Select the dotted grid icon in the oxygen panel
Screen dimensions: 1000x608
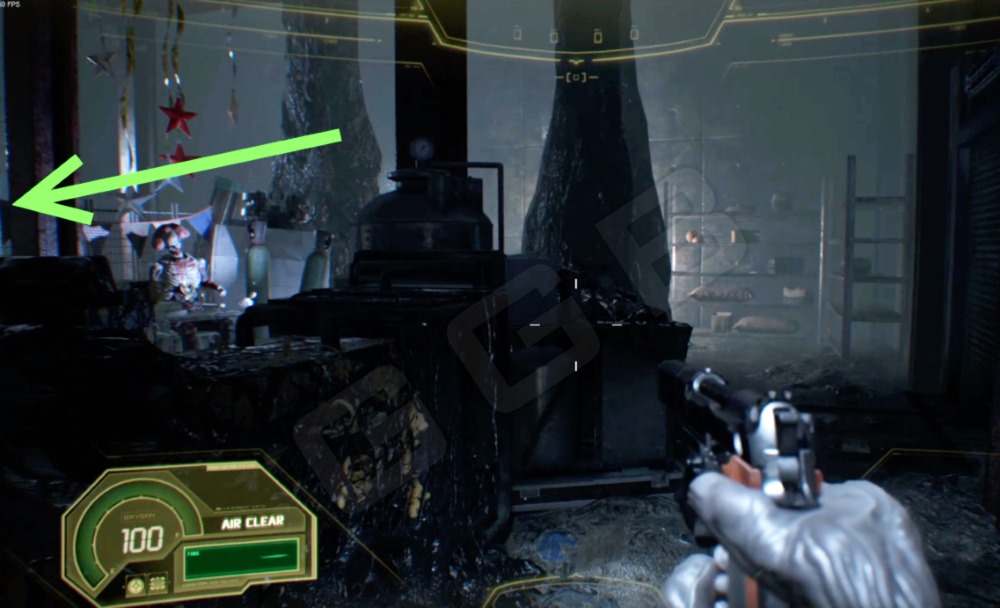[157, 582]
